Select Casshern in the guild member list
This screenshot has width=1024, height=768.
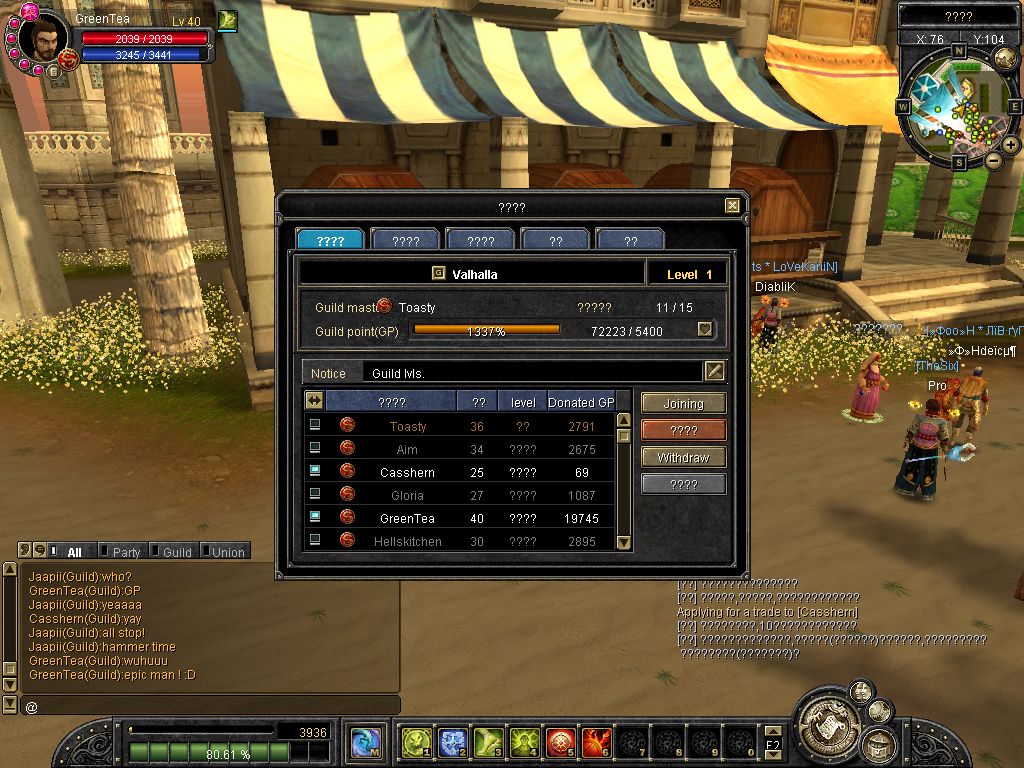point(407,472)
